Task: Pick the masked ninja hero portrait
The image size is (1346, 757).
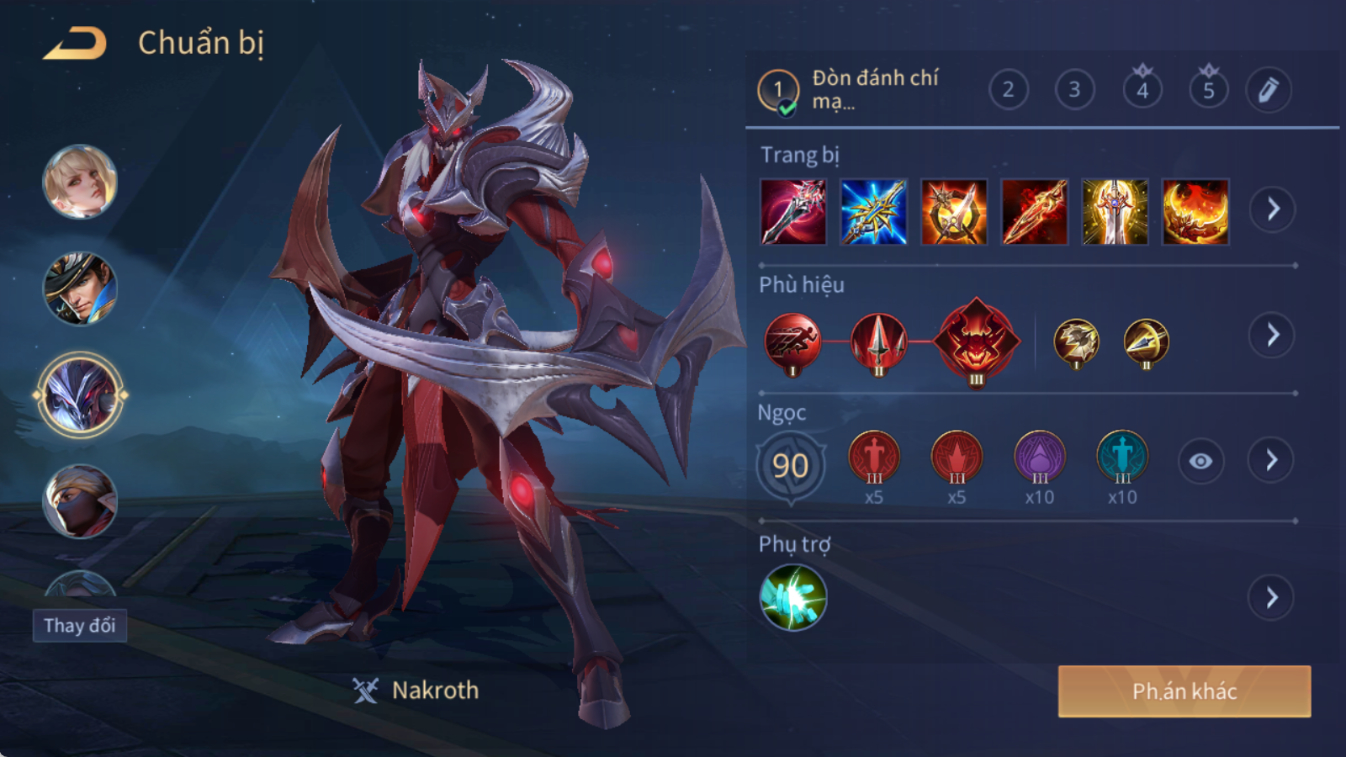Action: point(79,501)
